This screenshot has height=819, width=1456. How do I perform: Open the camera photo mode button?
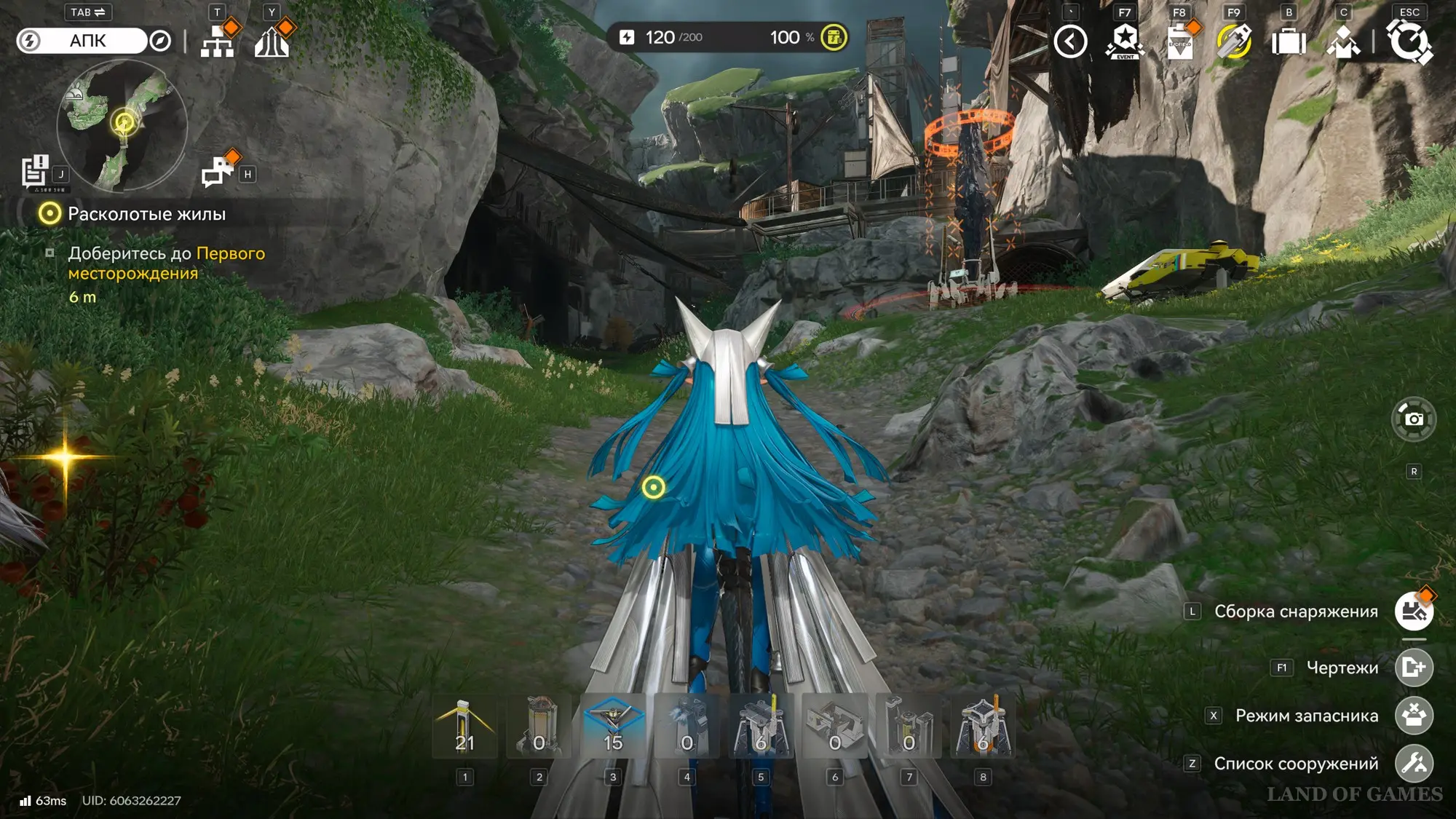(1414, 419)
